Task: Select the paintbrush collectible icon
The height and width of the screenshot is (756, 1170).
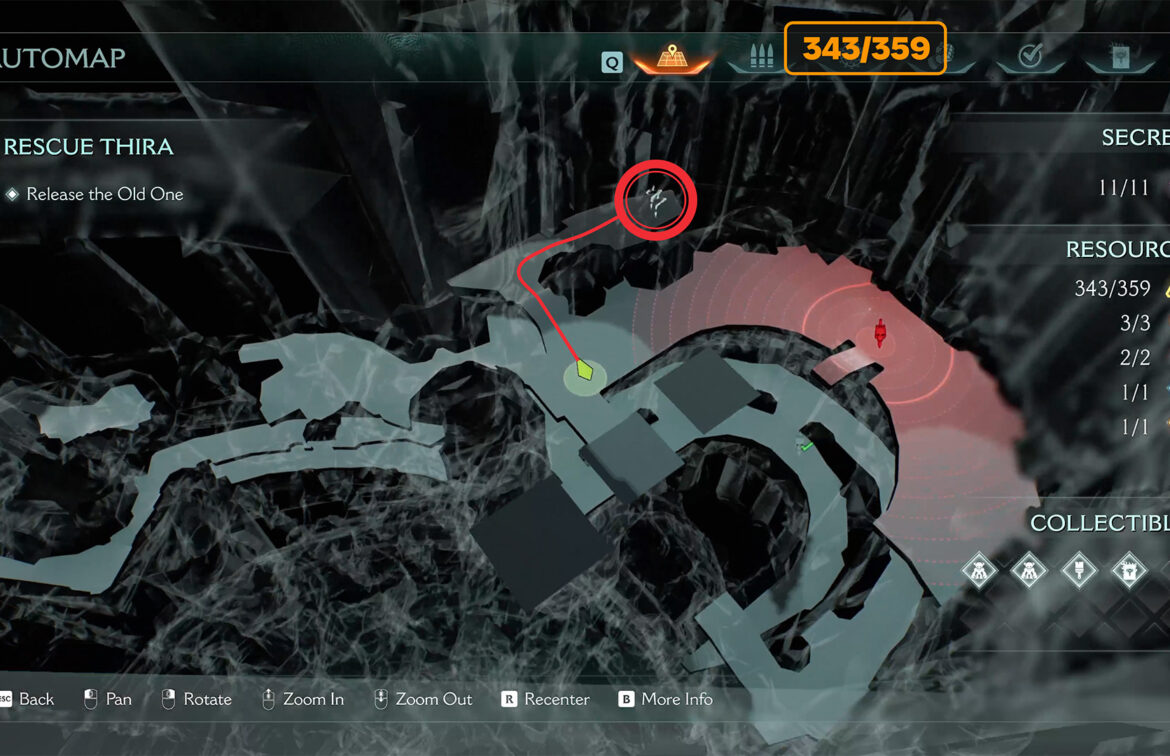Action: (x=1080, y=571)
